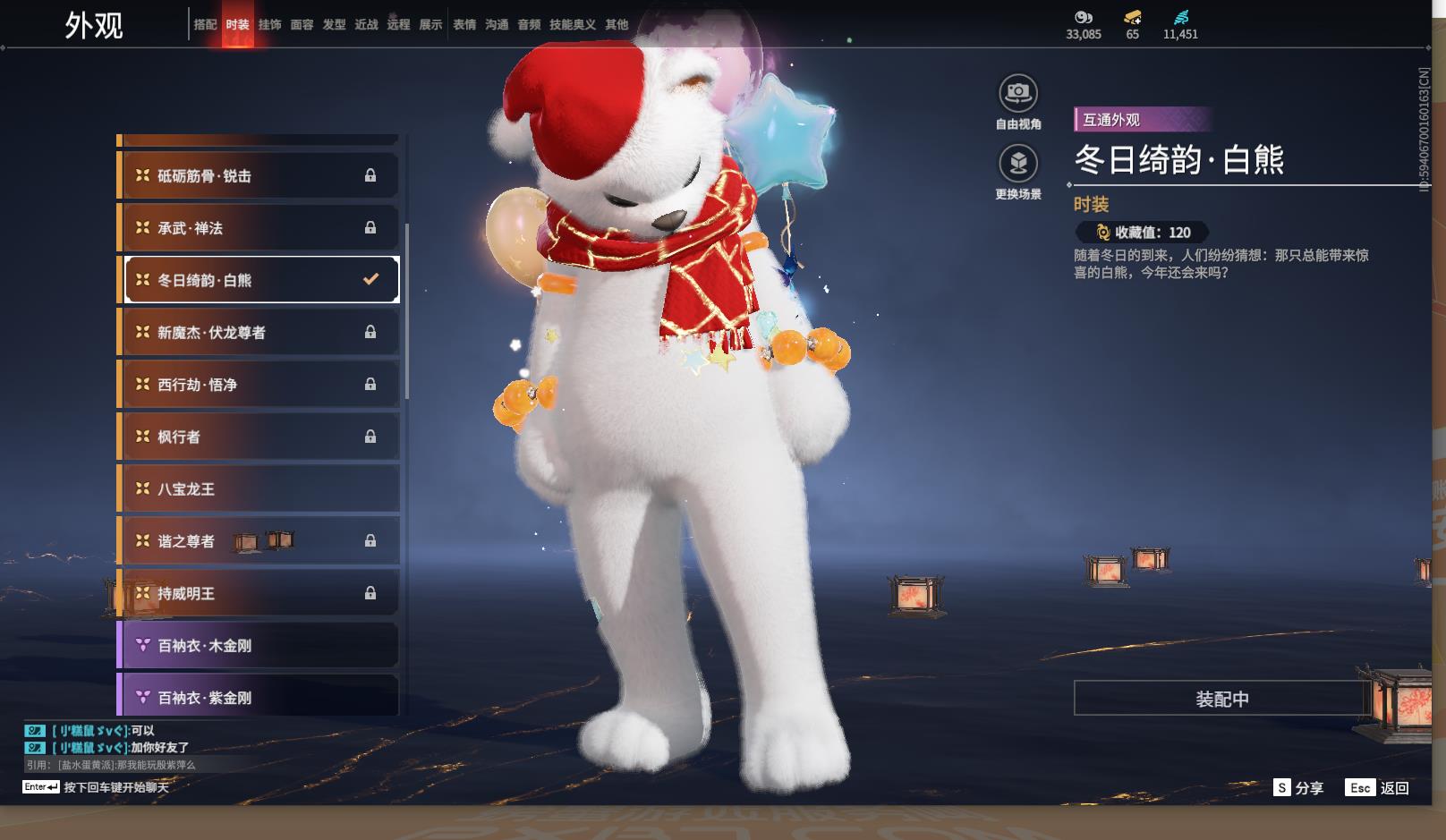Open the 其他 tab
This screenshot has width=1446, height=840.
[617, 25]
